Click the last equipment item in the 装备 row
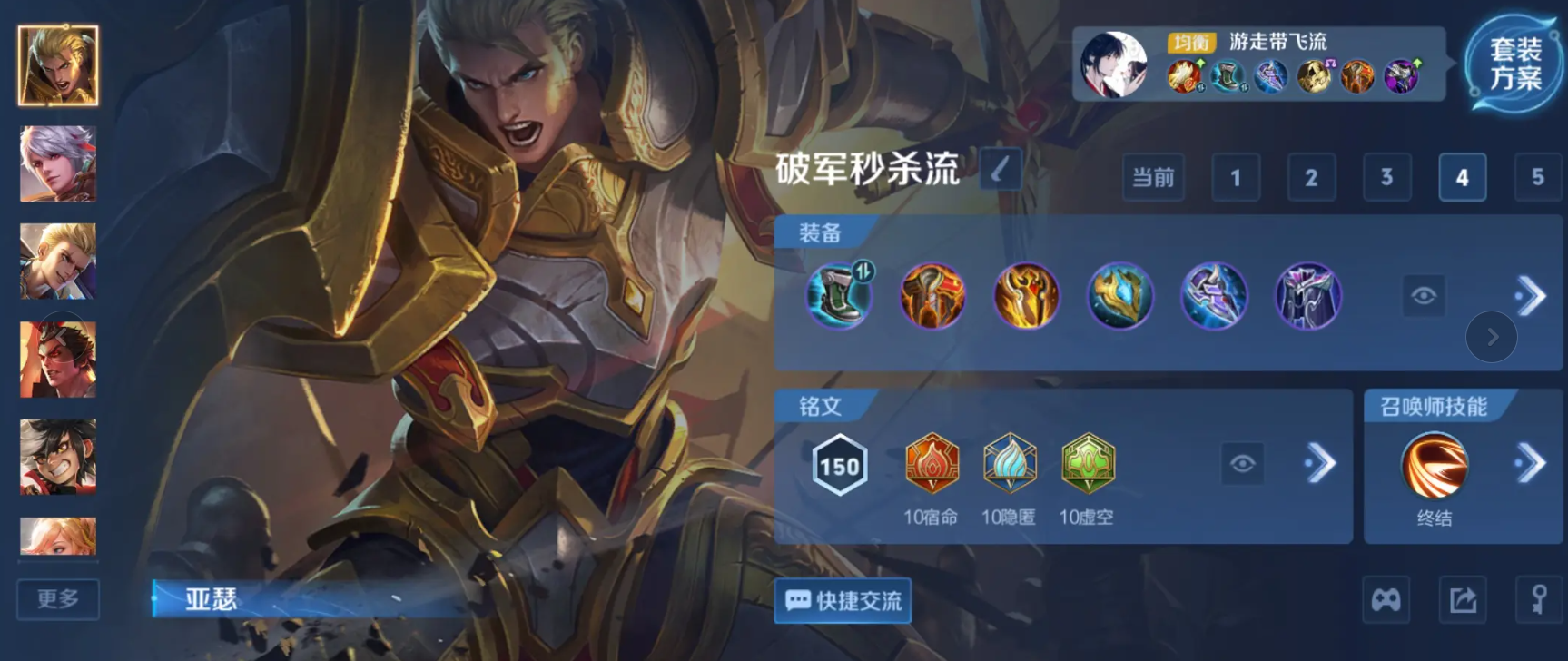This screenshot has height=661, width=1568. [1308, 295]
